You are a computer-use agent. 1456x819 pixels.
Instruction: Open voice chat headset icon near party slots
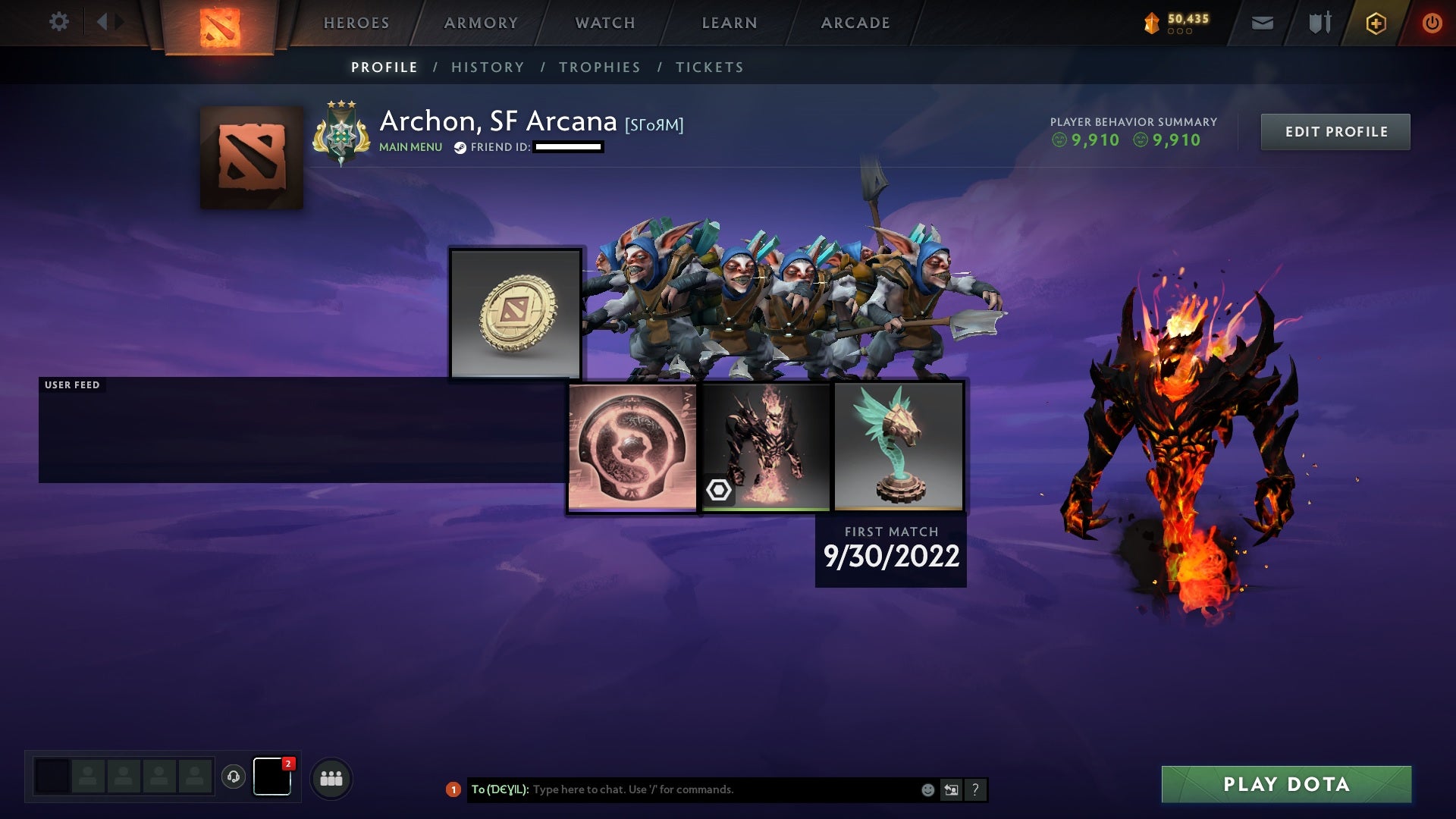tap(234, 777)
